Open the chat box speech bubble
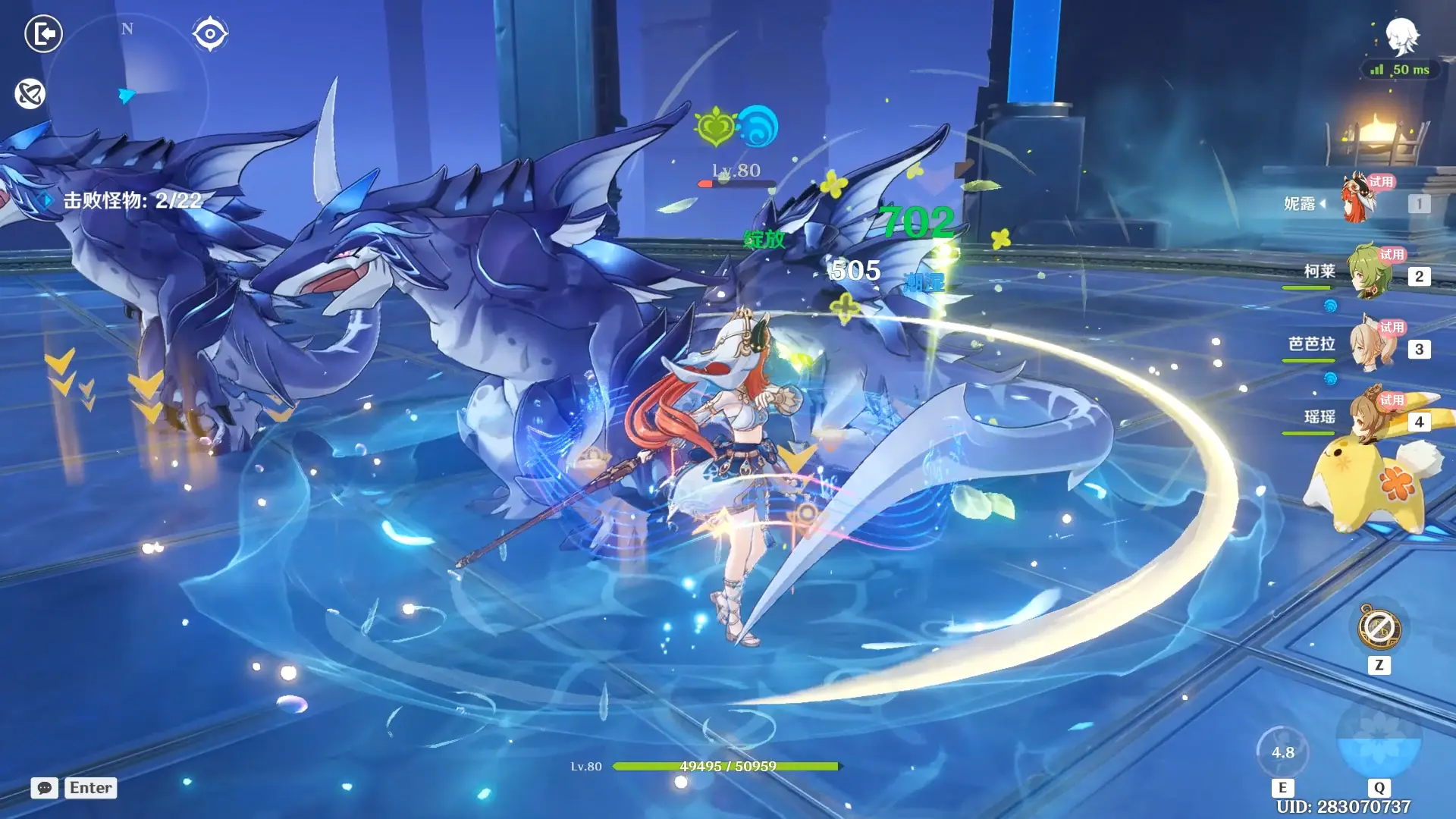Screen dimensions: 1456x819 point(45,788)
